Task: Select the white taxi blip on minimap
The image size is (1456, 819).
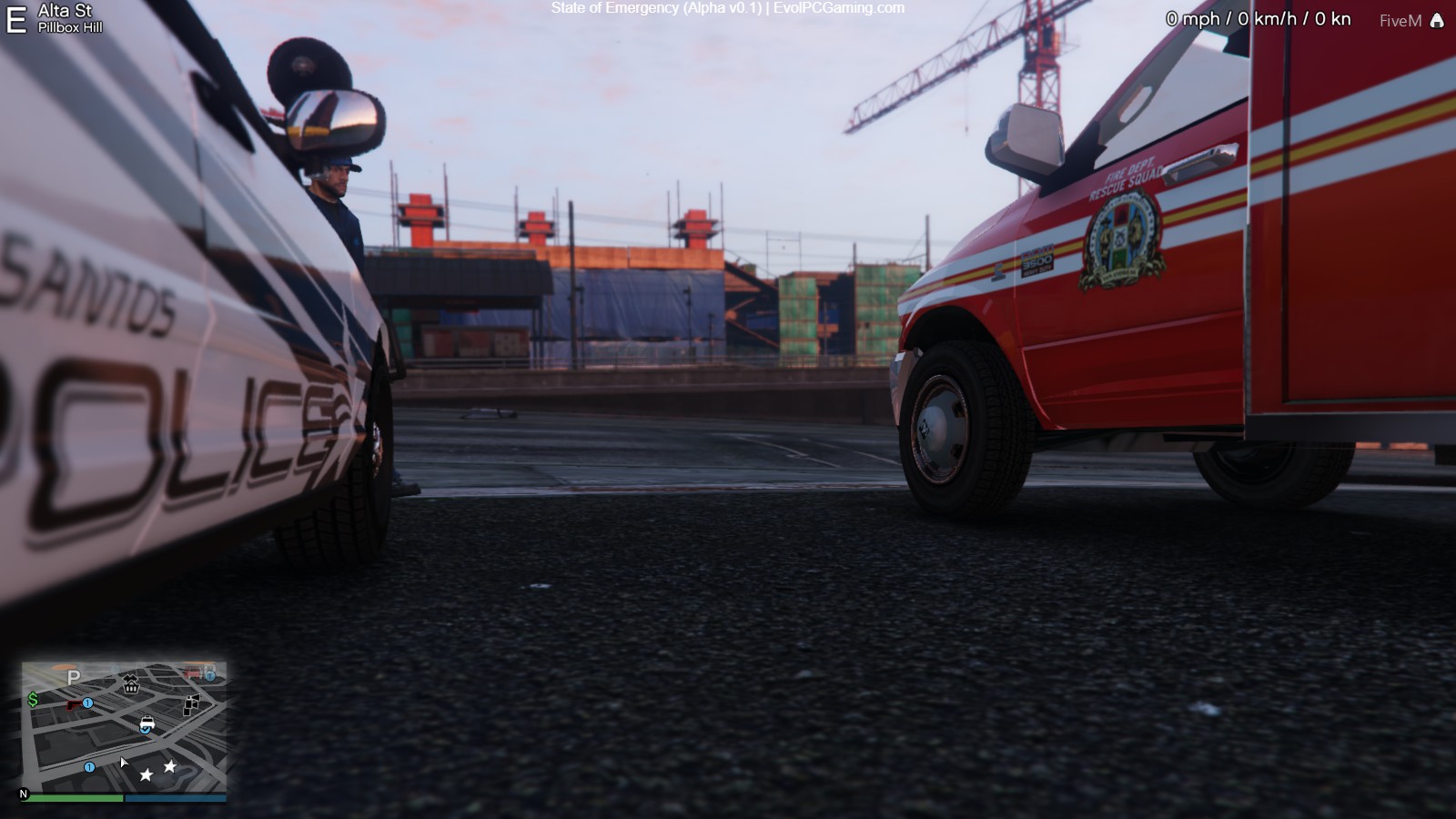Action: (x=147, y=724)
